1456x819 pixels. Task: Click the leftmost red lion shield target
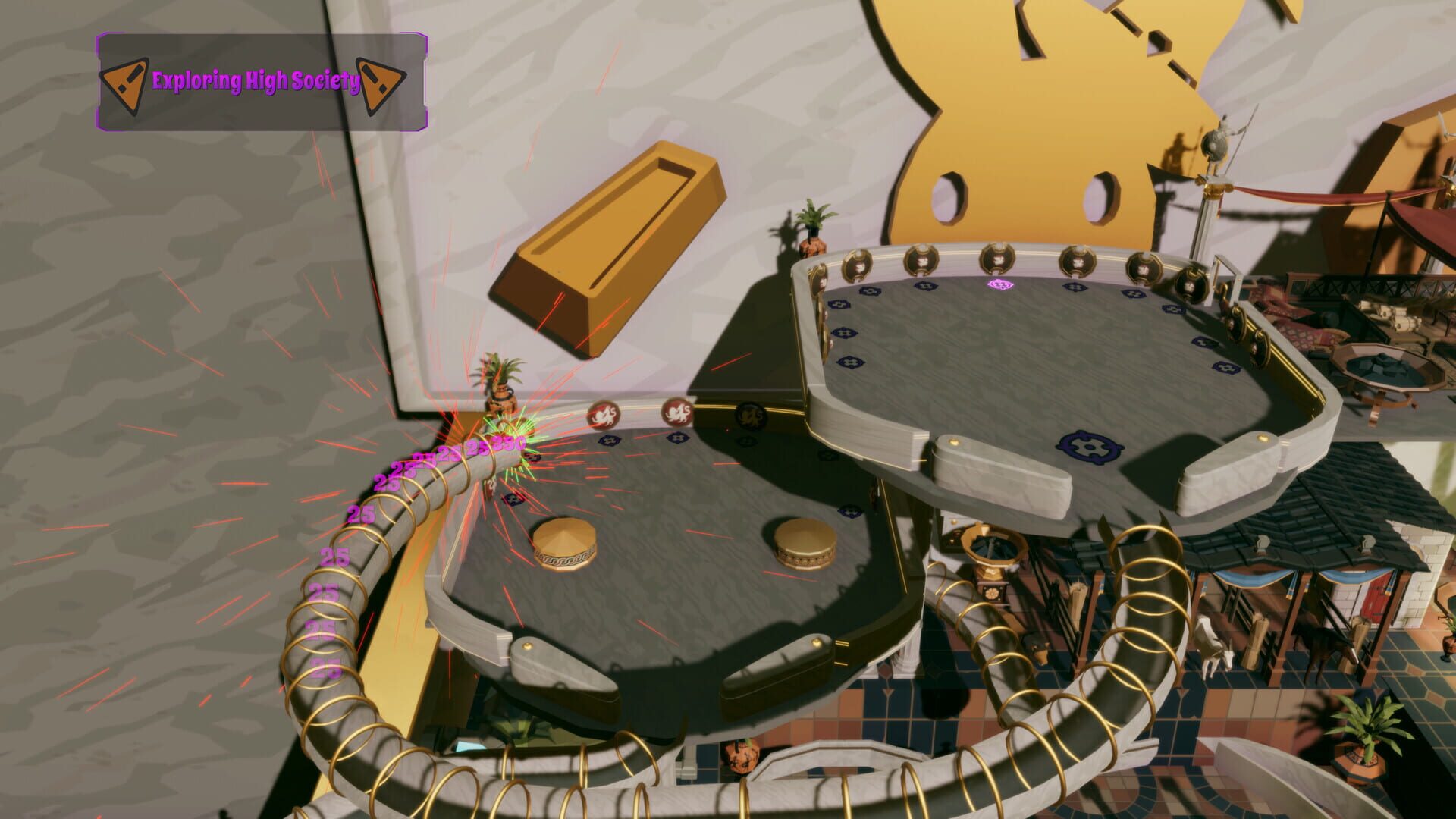pos(603,415)
